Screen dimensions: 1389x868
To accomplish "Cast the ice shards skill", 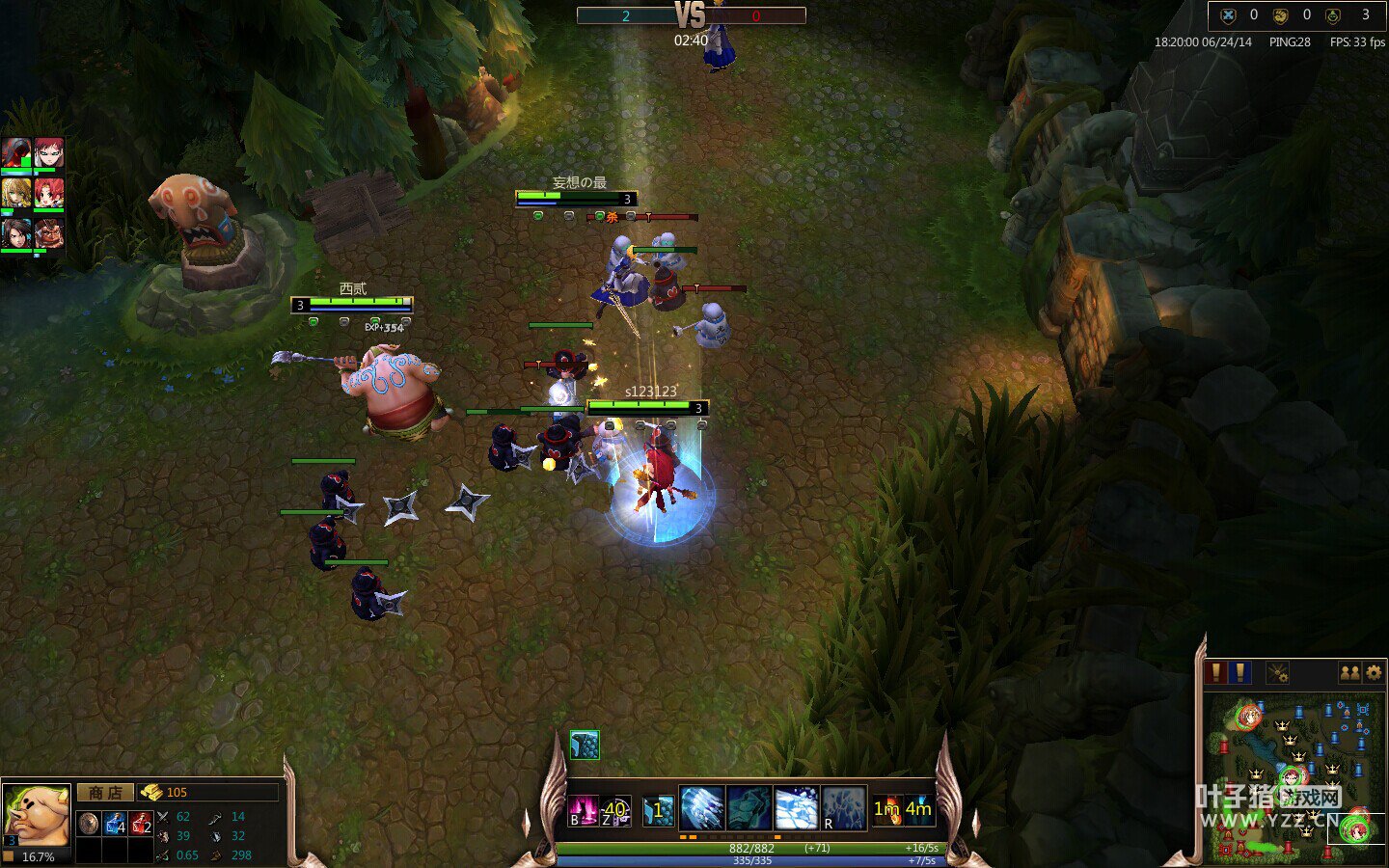I will 701,808.
